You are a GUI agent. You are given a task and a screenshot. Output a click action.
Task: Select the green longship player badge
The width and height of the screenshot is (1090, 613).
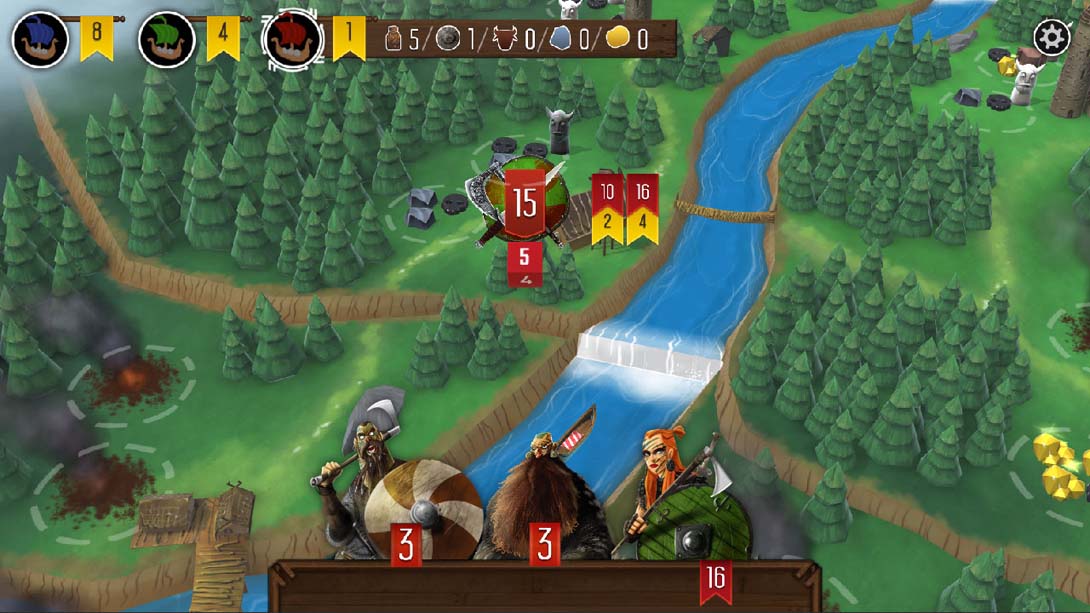tap(166, 40)
